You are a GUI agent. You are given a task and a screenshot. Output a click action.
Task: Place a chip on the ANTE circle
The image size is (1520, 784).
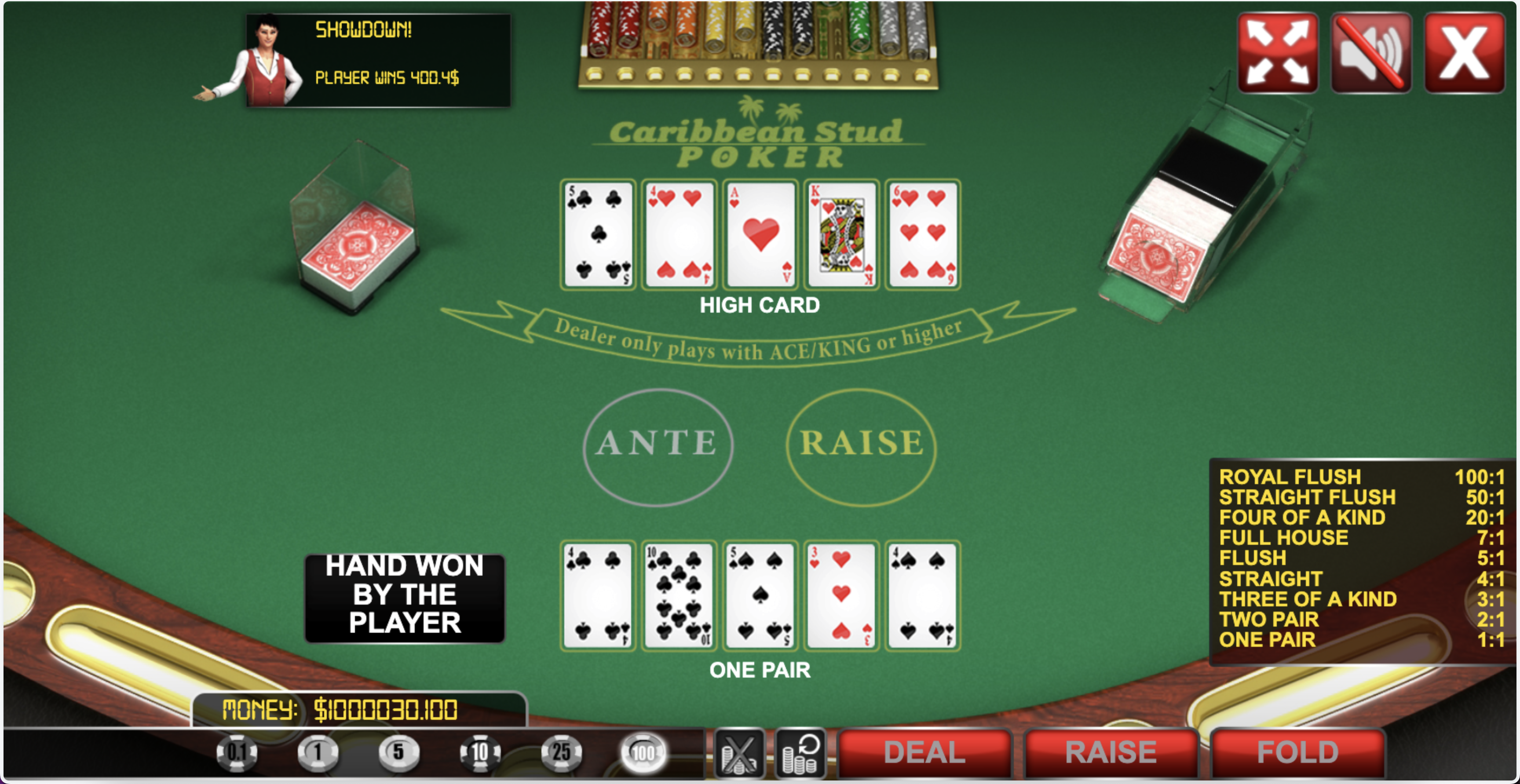click(658, 445)
